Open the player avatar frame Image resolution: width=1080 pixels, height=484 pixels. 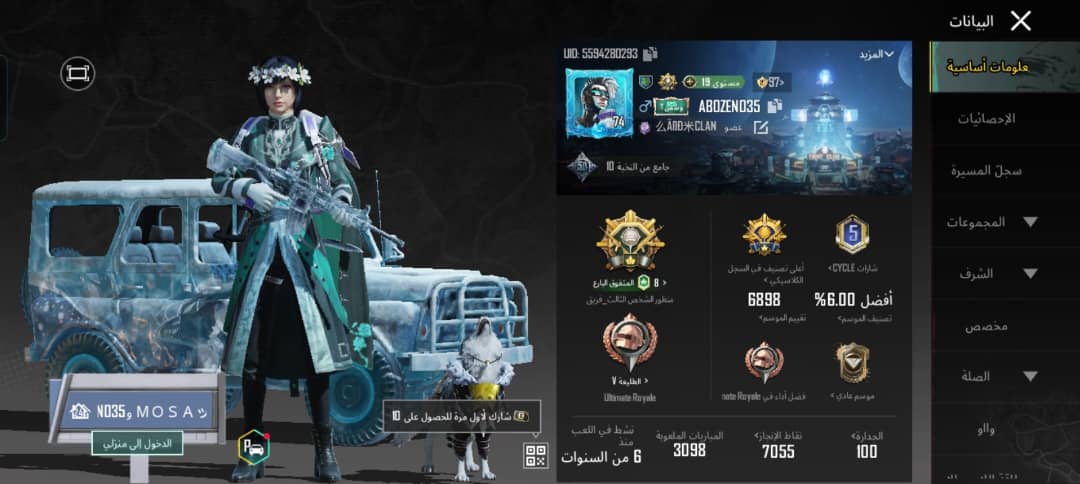[599, 104]
